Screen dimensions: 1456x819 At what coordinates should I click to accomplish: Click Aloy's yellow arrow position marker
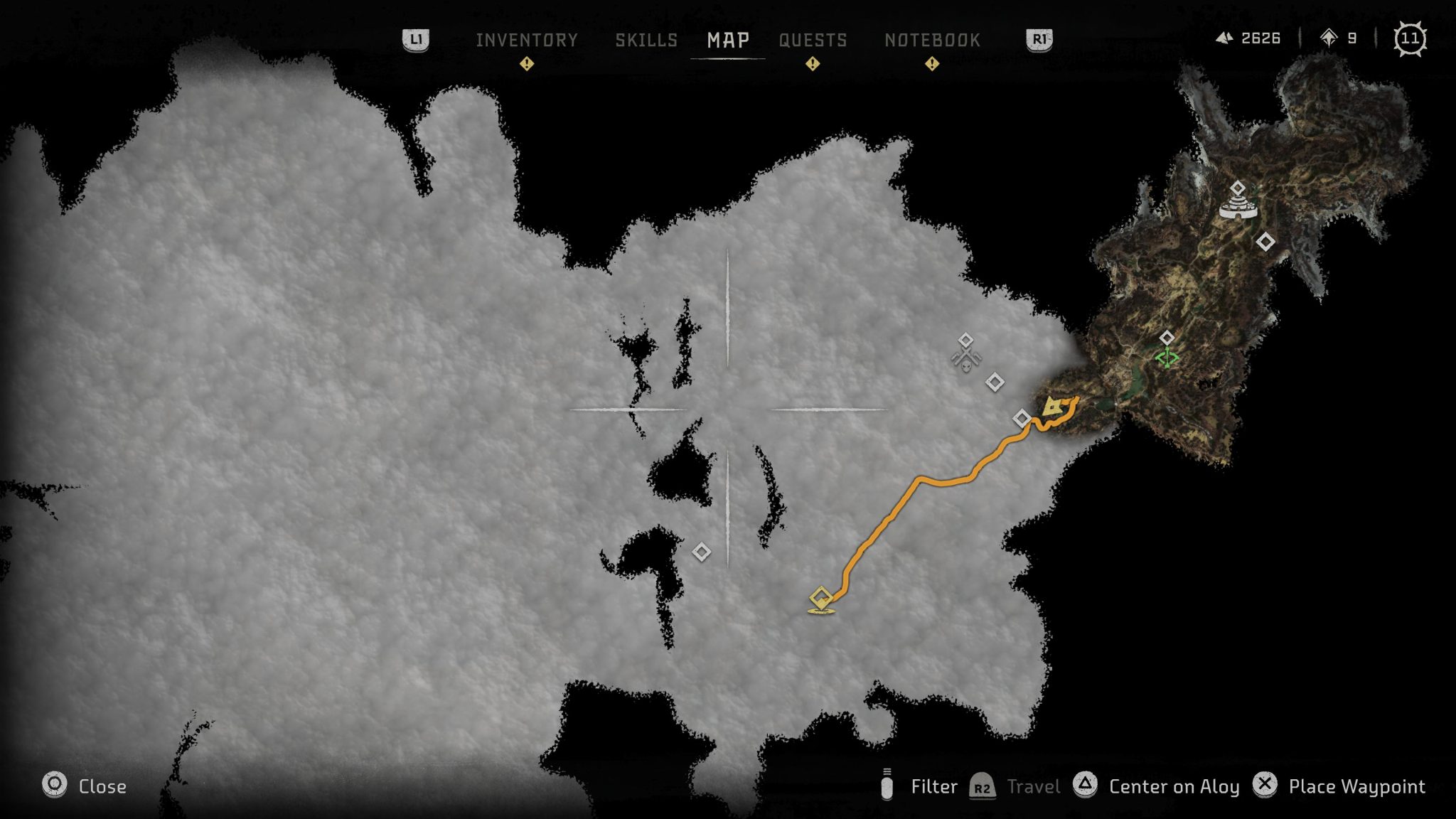click(1052, 407)
